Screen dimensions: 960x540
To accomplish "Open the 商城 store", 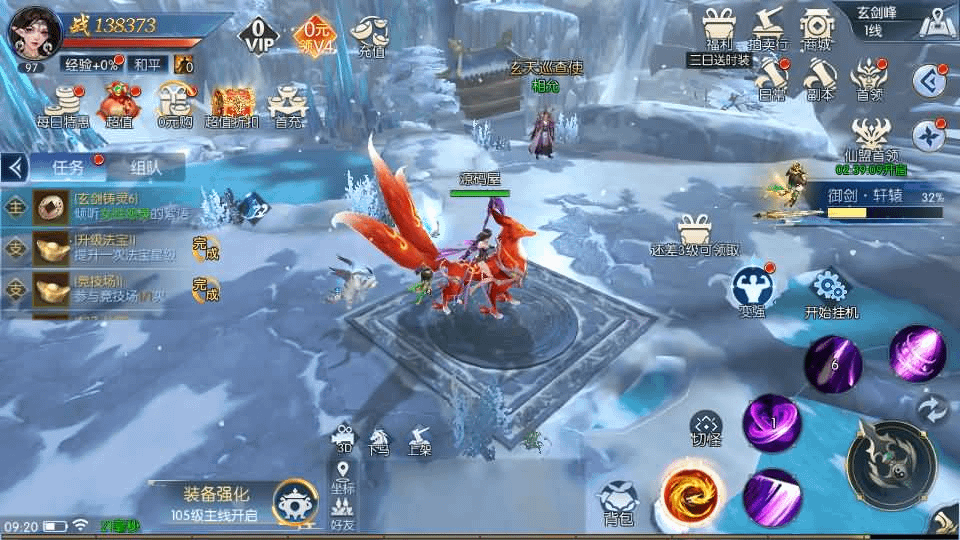I will [816, 27].
